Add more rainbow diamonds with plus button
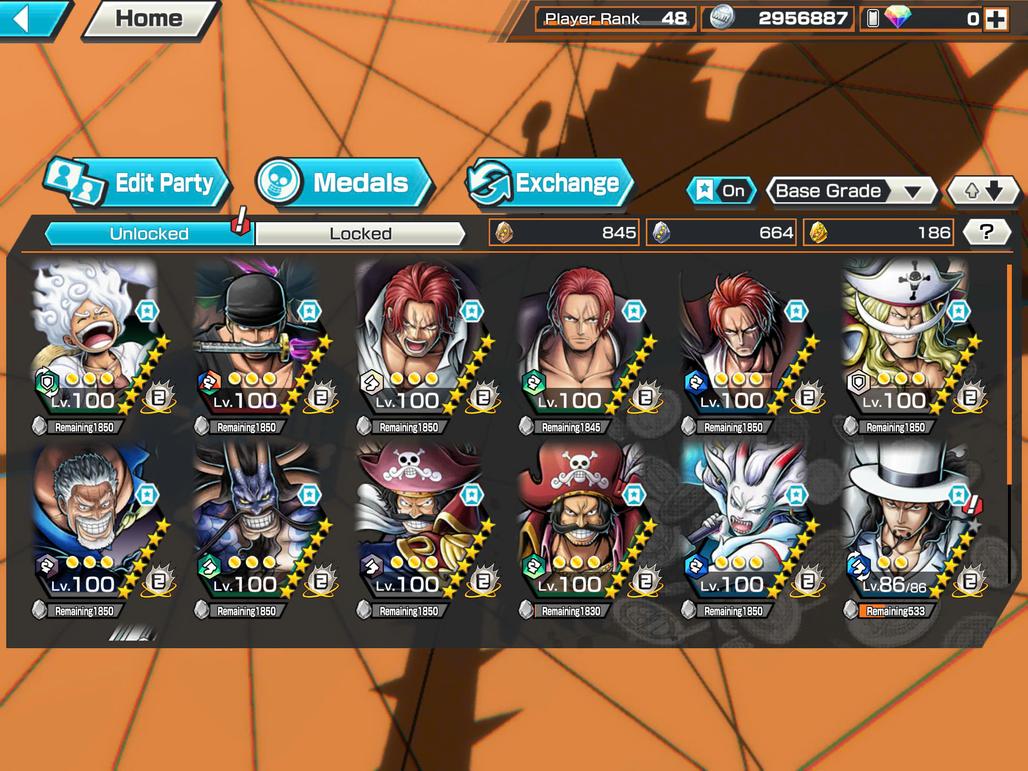Viewport: 1028px width, 771px height. click(995, 19)
